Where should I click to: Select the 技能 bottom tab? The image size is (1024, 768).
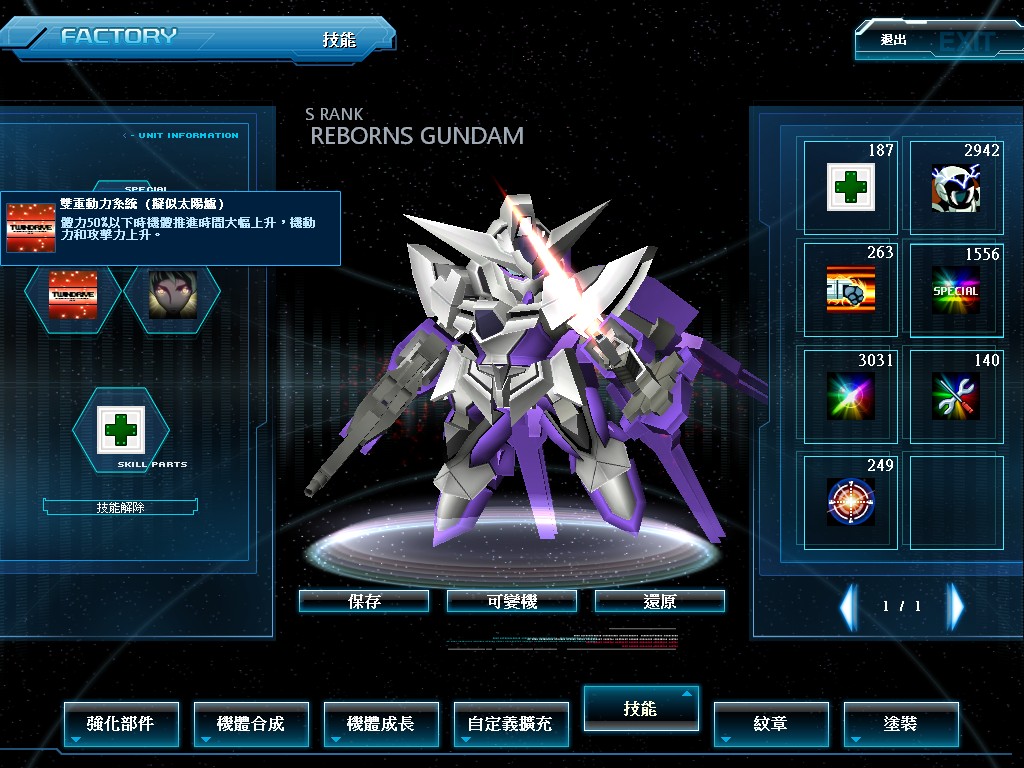641,708
